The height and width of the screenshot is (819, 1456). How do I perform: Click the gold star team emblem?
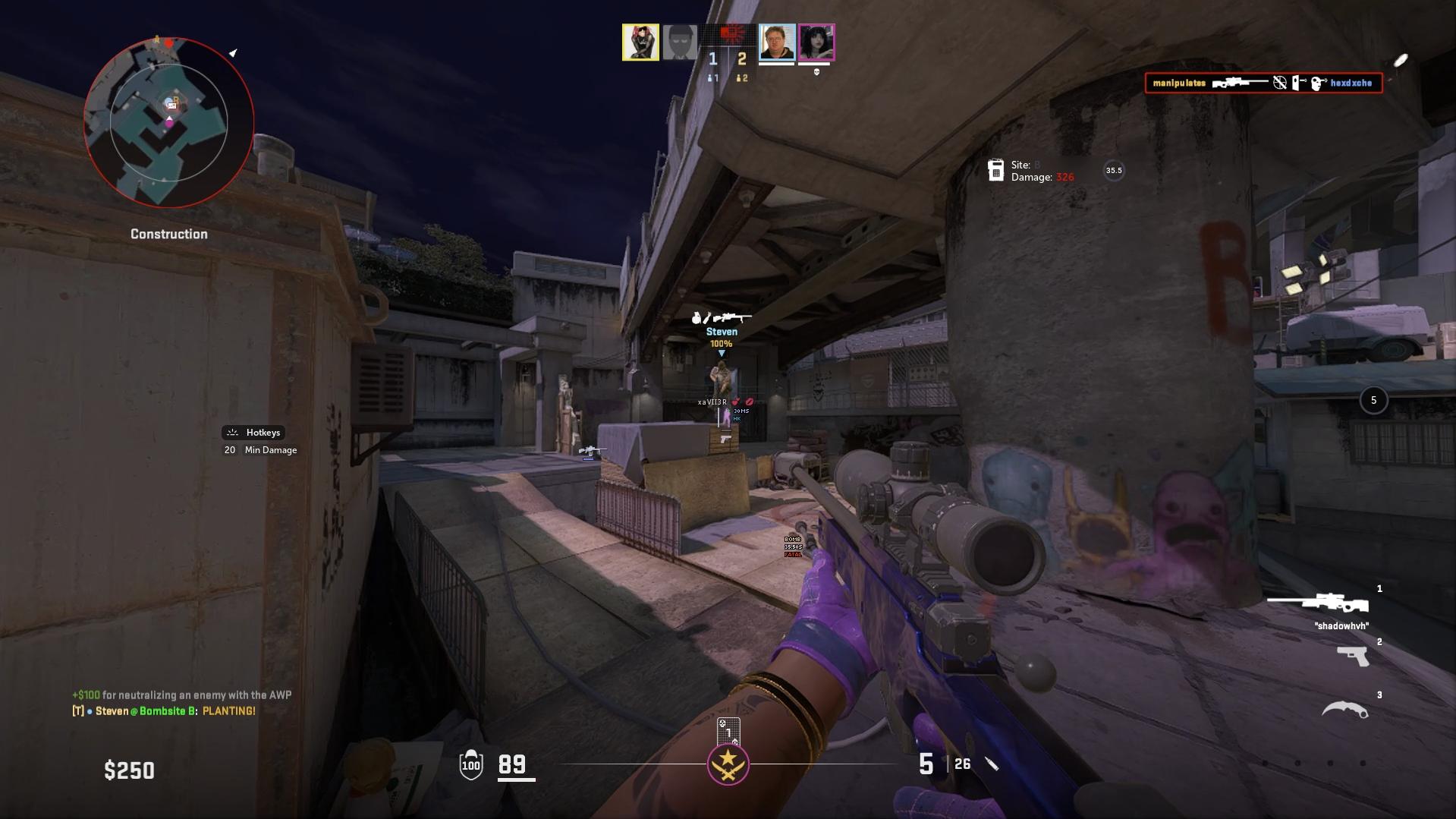728,763
